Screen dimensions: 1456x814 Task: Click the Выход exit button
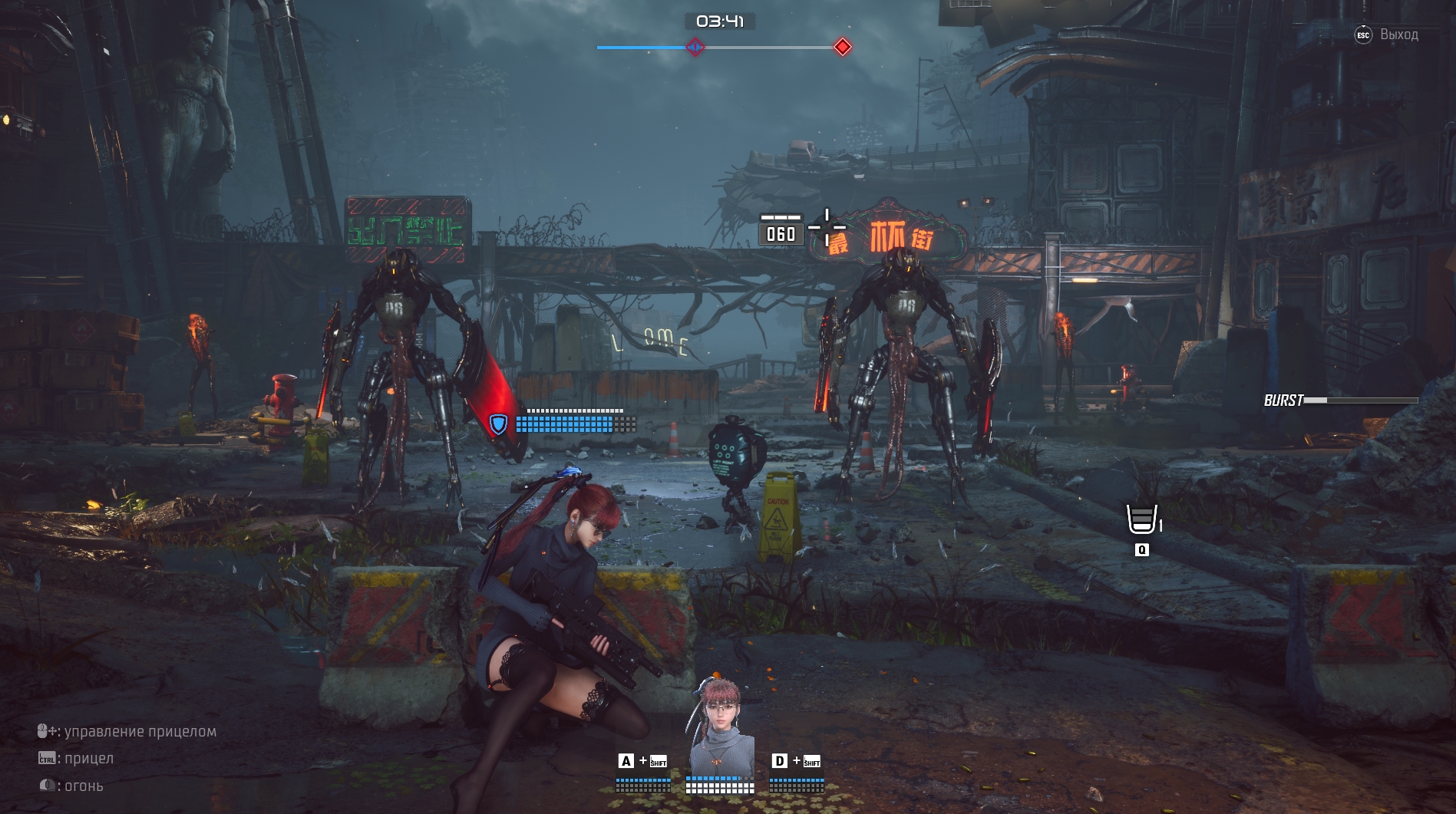tap(1388, 35)
